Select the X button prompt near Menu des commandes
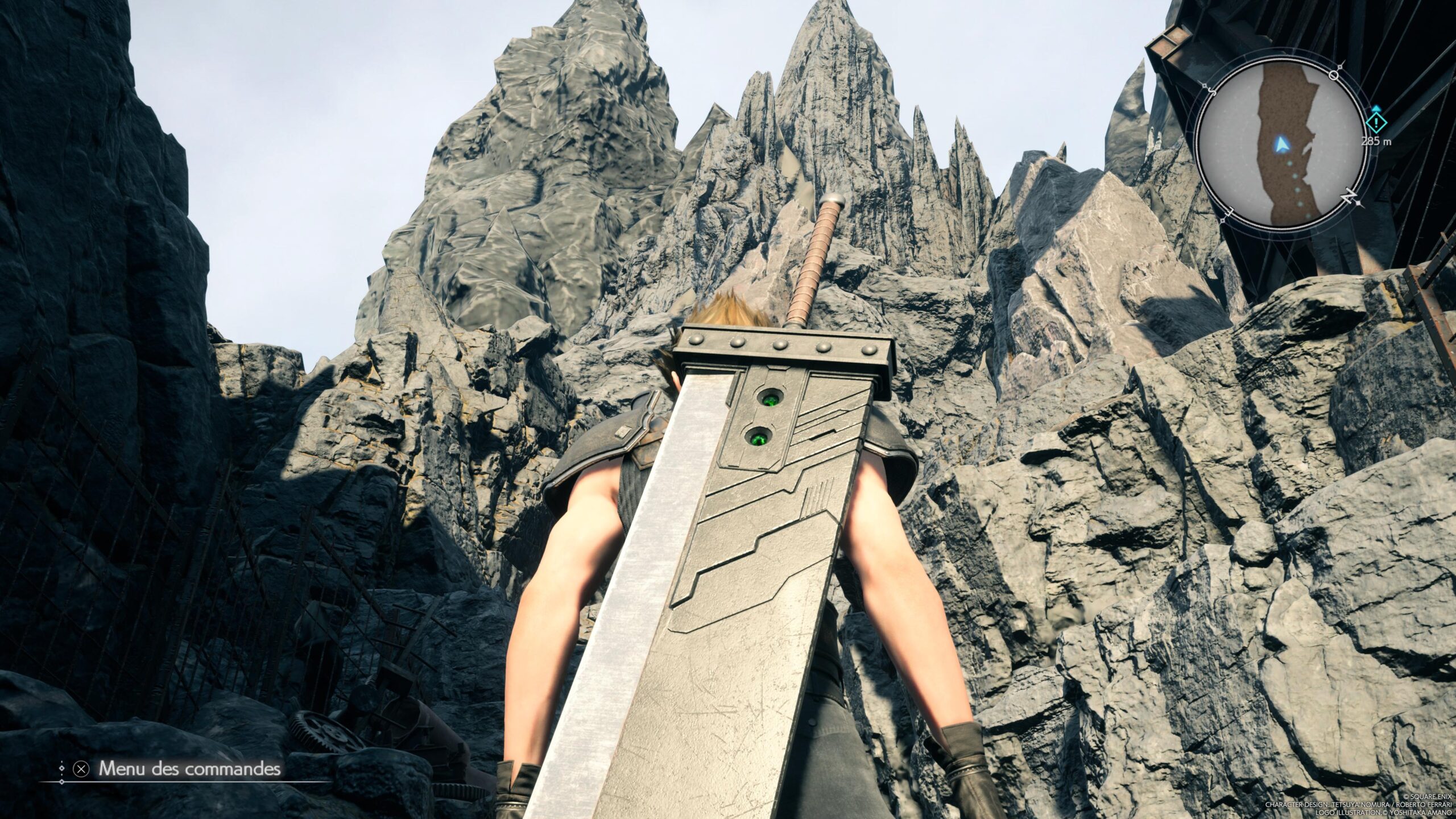The width and height of the screenshot is (1456, 819). (x=81, y=770)
